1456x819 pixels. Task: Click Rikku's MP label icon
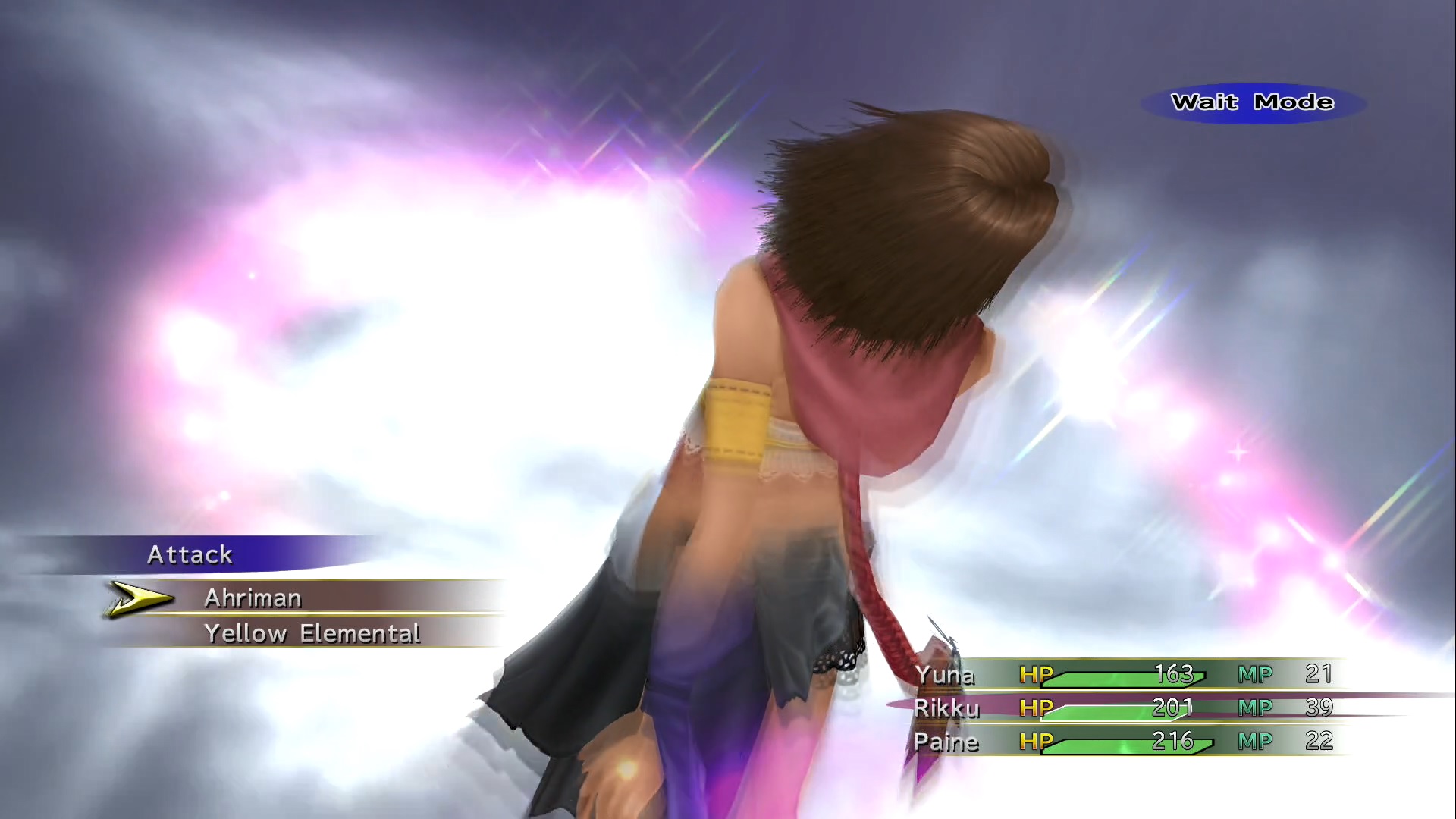tap(1255, 708)
